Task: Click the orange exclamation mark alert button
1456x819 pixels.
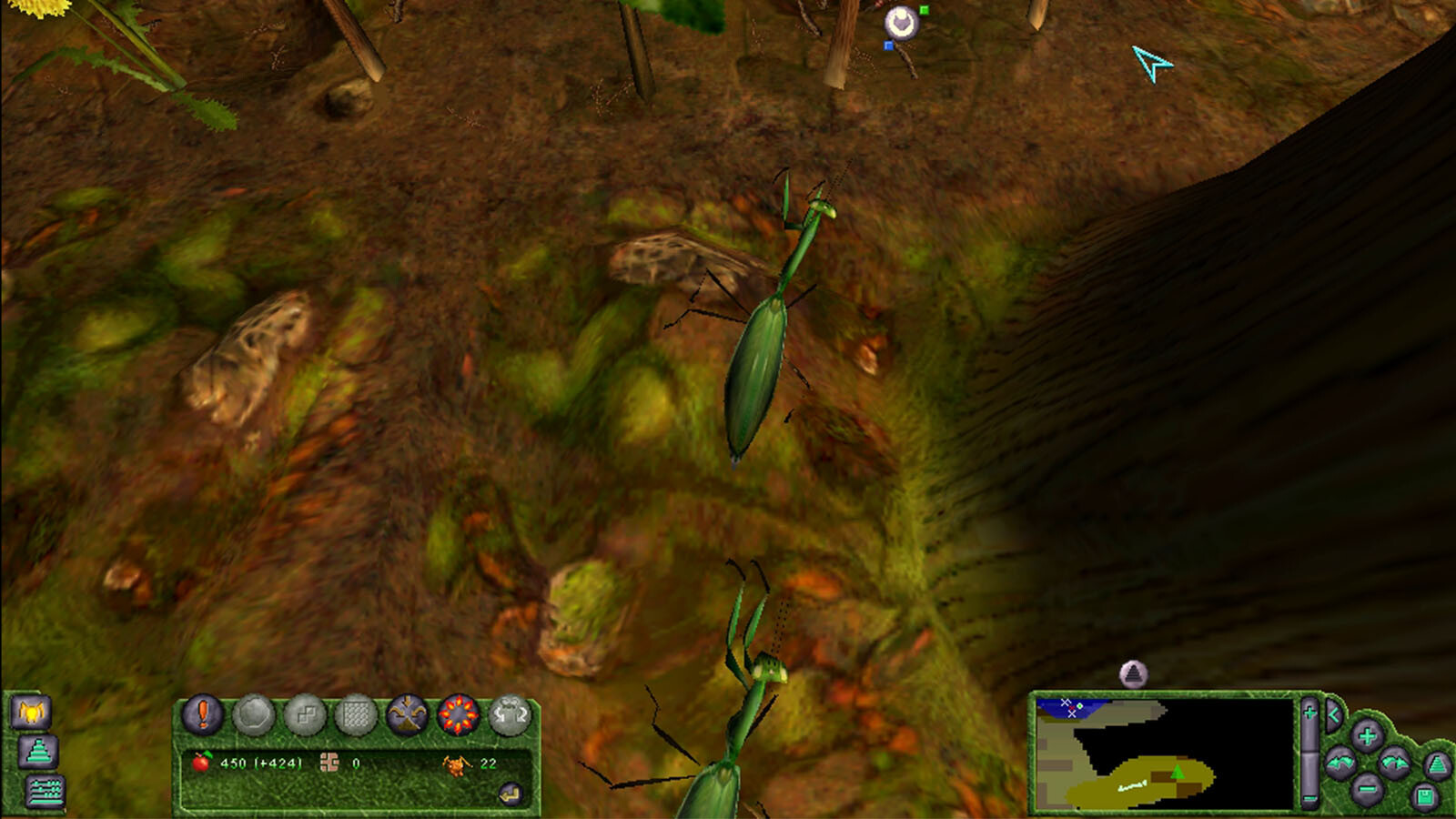Action: [203, 714]
